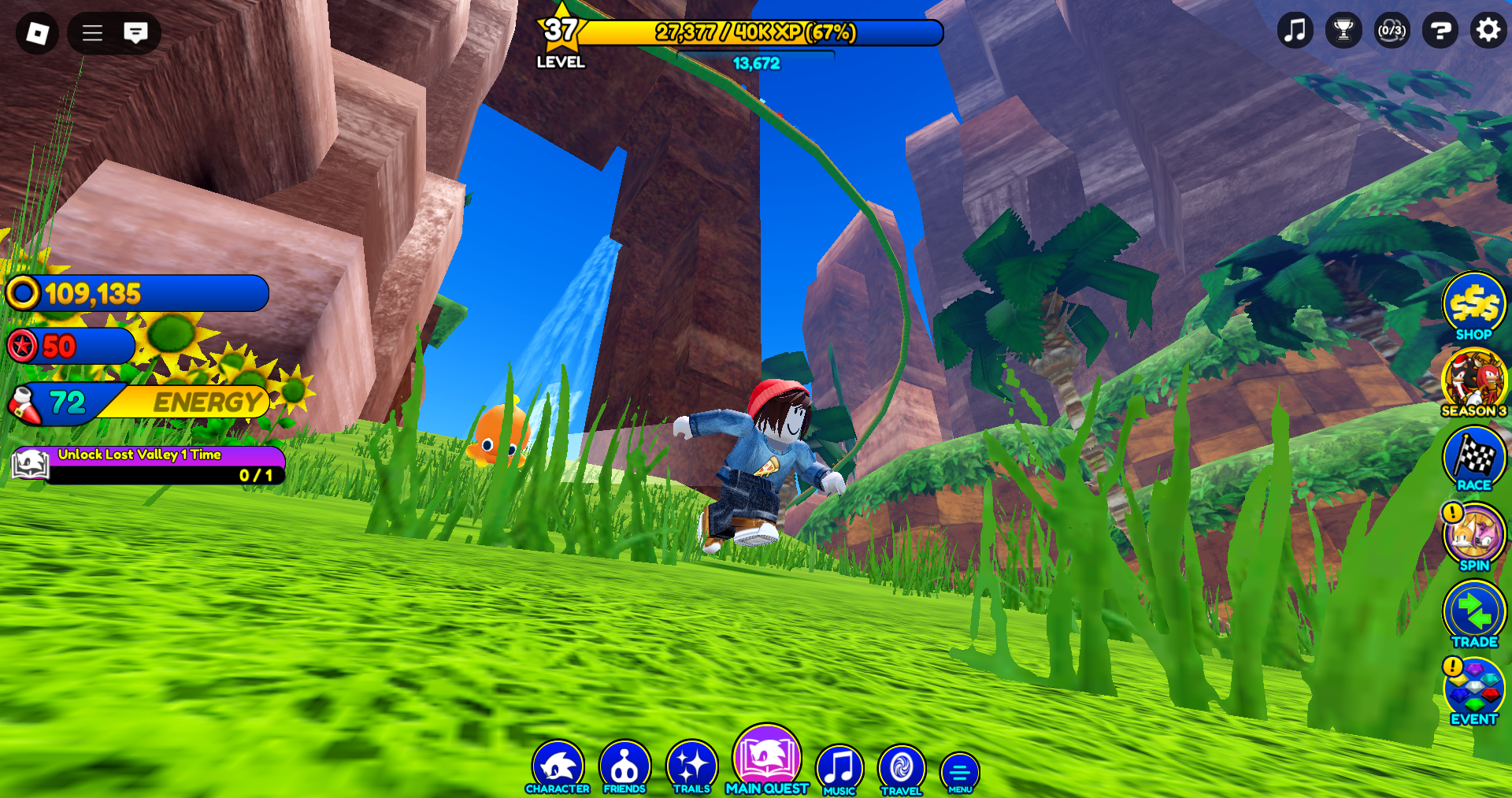Open the Event gems button
The image size is (1512, 798).
point(1473,690)
